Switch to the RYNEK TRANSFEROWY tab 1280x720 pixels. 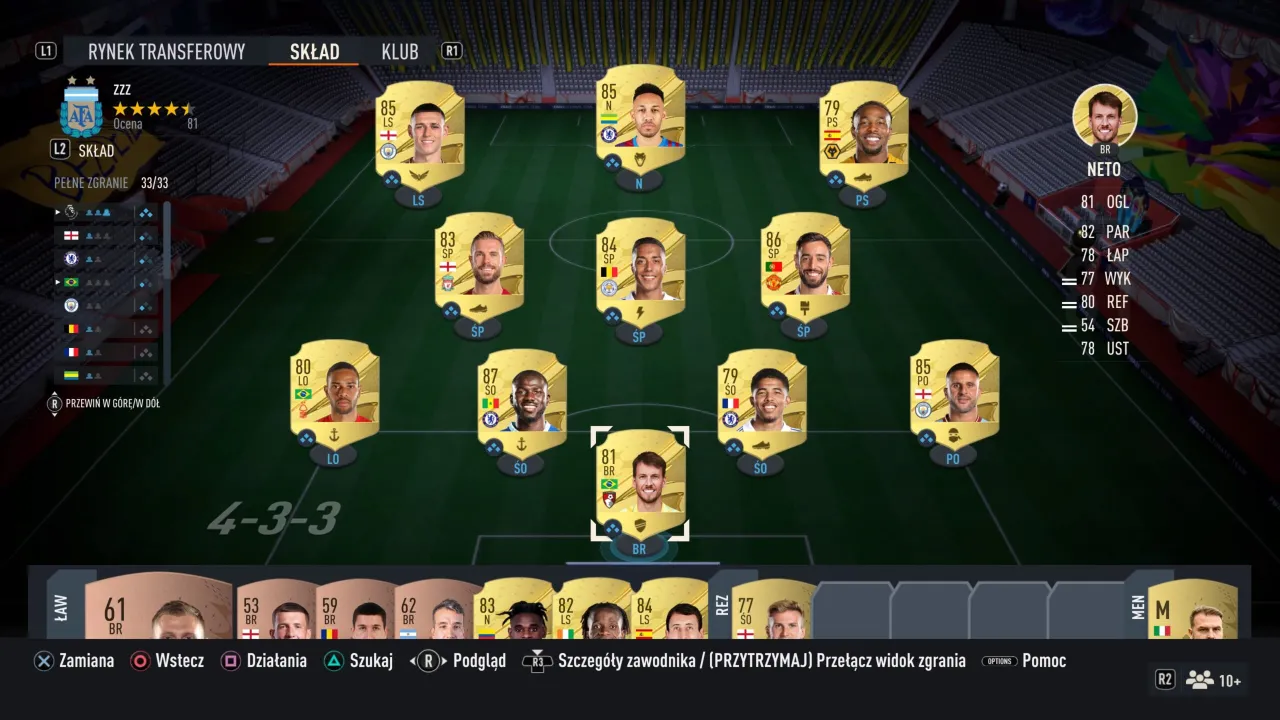[x=166, y=51]
